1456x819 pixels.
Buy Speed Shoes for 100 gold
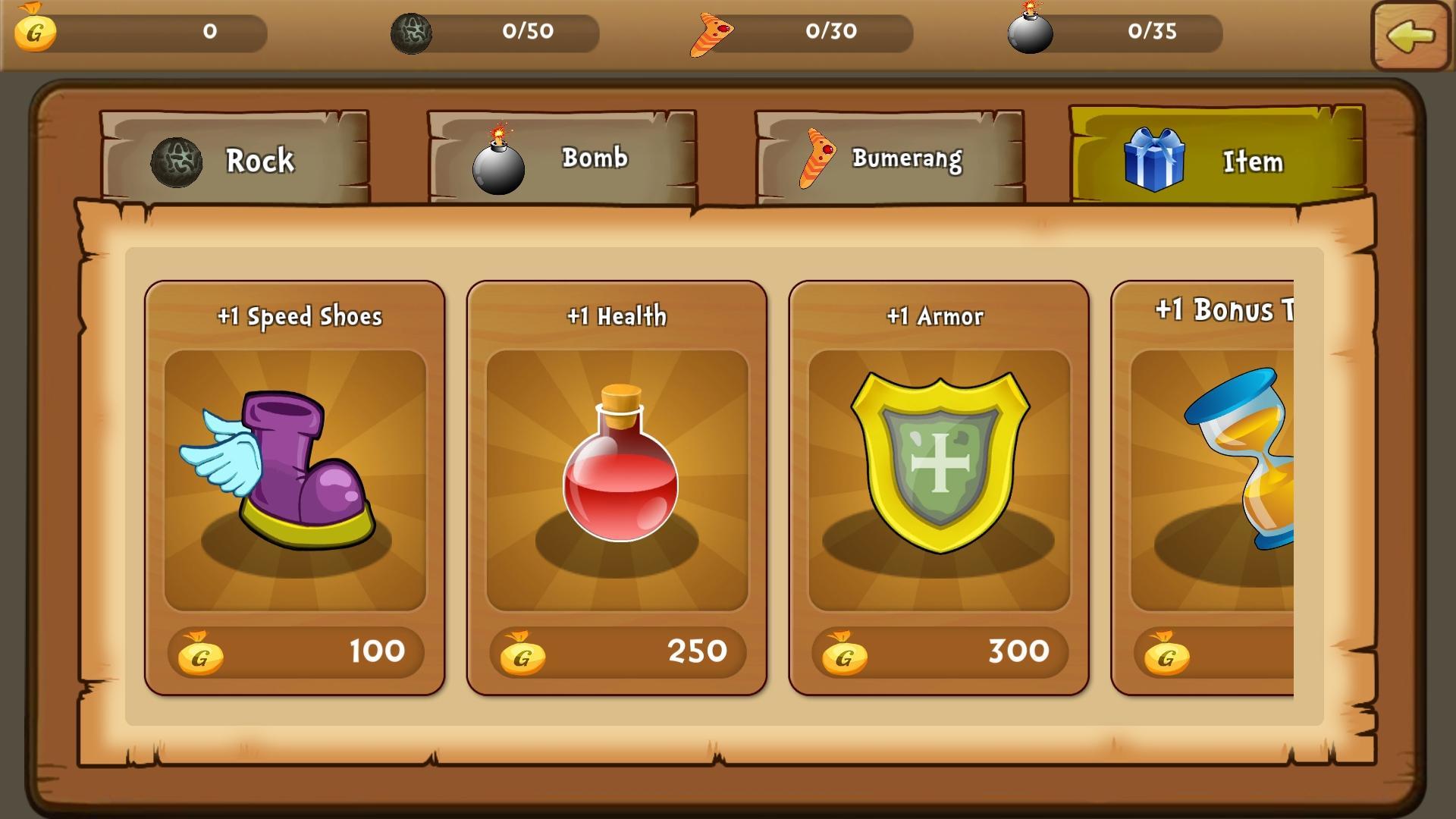coord(294,651)
